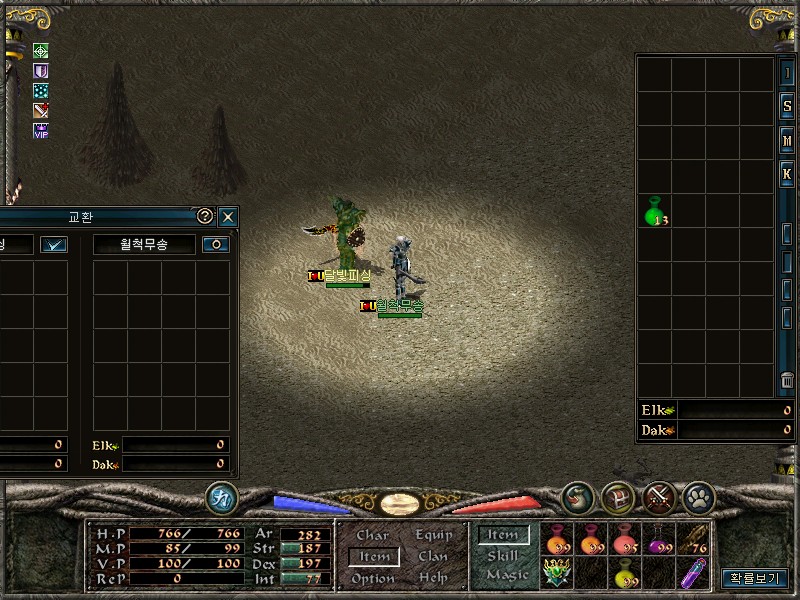Click the 확률보기 button
Screen dimensions: 800x600
[755, 577]
